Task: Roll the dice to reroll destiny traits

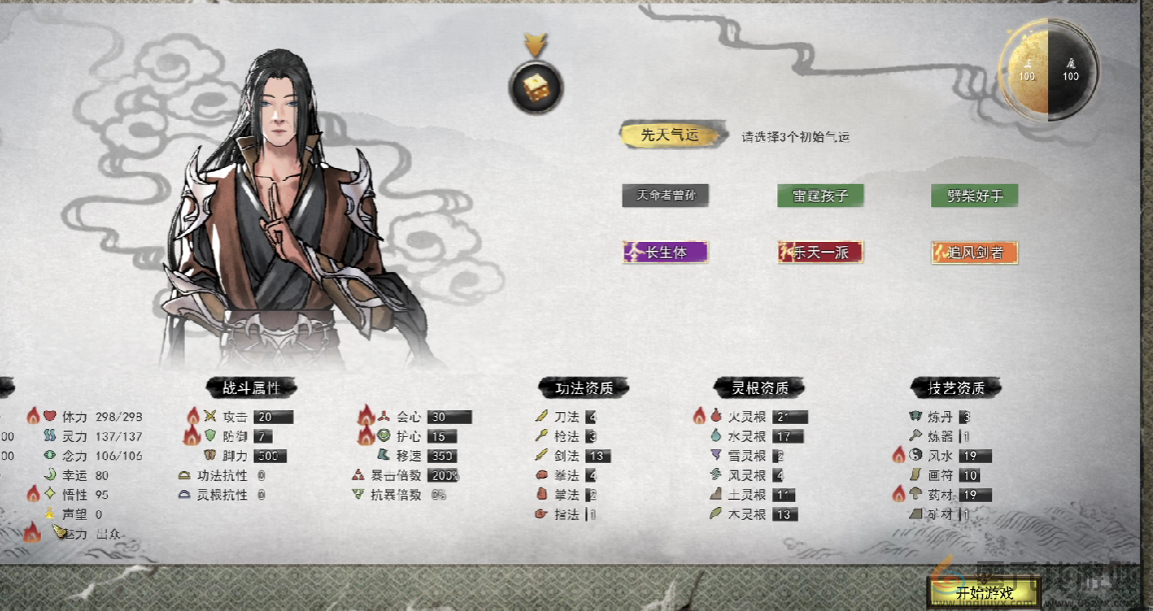Action: pyautogui.click(x=535, y=88)
